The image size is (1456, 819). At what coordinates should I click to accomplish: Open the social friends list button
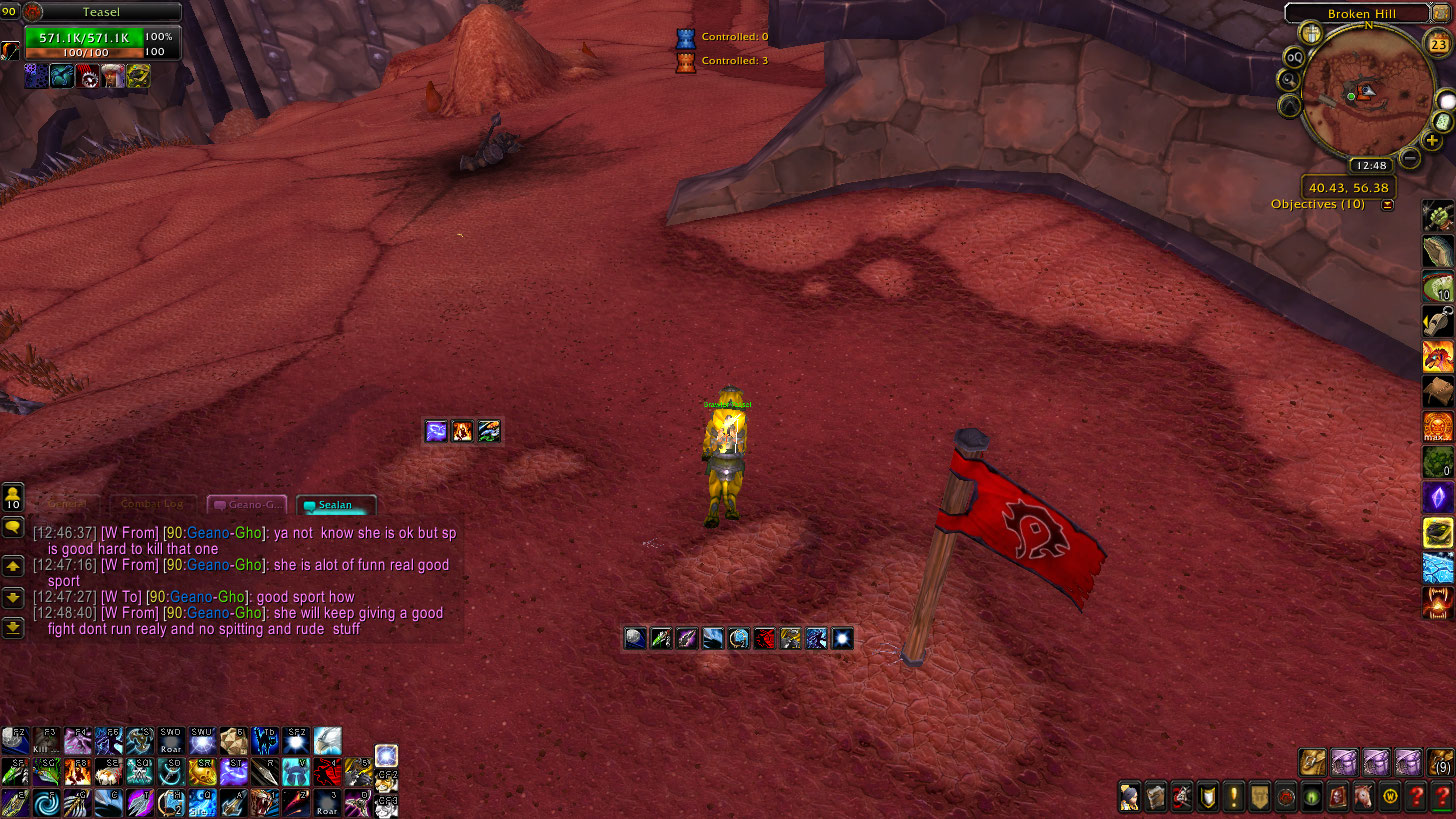pyautogui.click(x=13, y=497)
